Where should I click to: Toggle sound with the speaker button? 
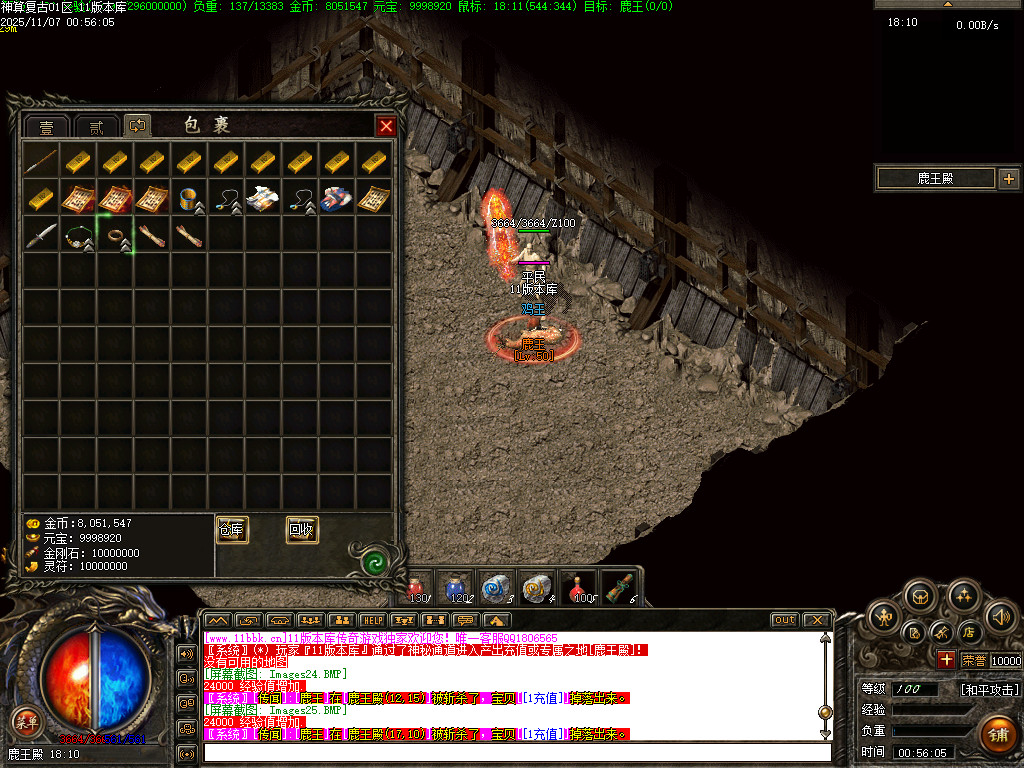click(1002, 615)
